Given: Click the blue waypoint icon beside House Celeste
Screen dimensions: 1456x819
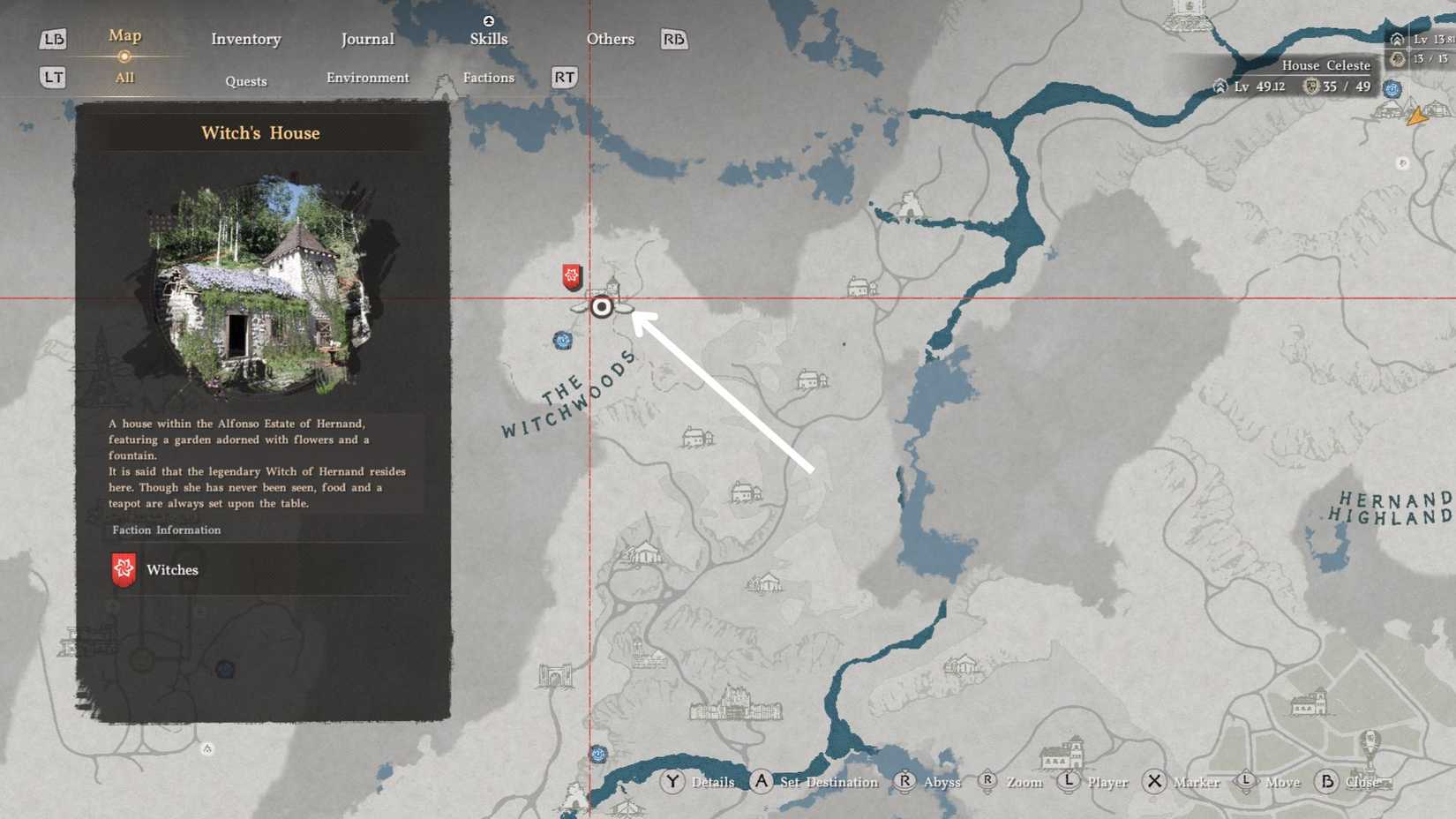Looking at the screenshot, I should coord(1392,90).
